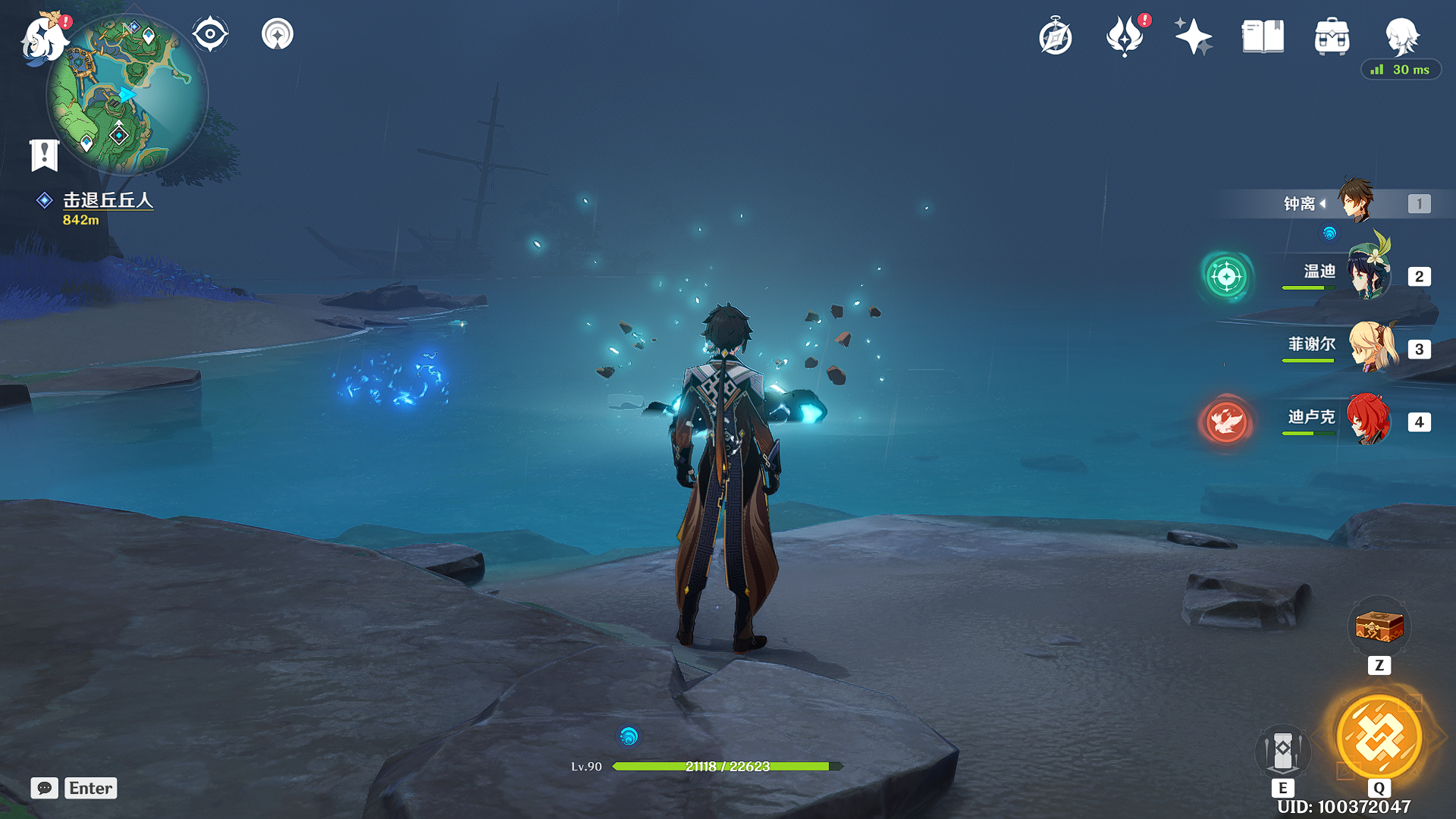1456x819 pixels.
Task: Open the inventory backpack
Action: click(1332, 36)
